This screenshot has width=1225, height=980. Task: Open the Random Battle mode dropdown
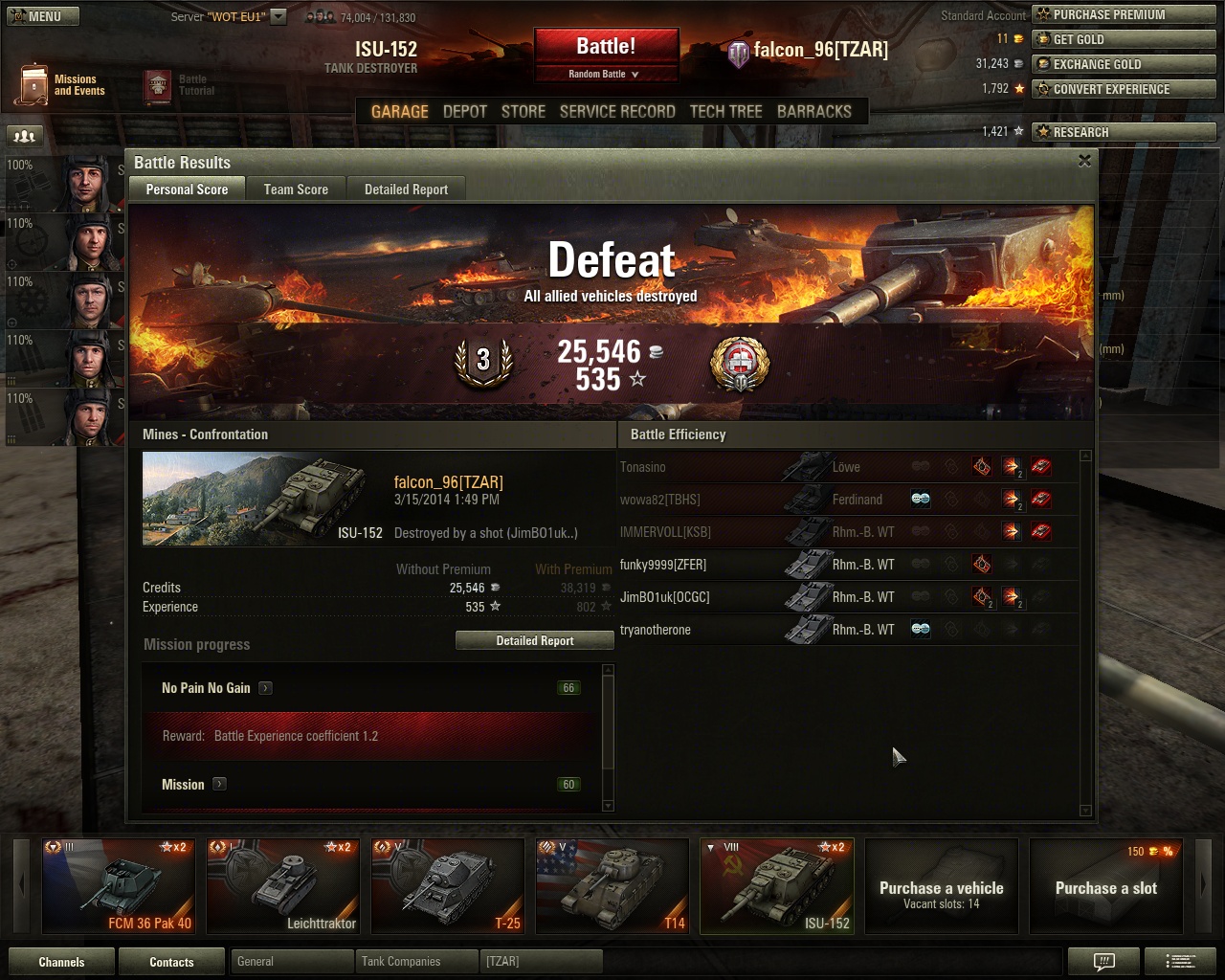coord(605,74)
